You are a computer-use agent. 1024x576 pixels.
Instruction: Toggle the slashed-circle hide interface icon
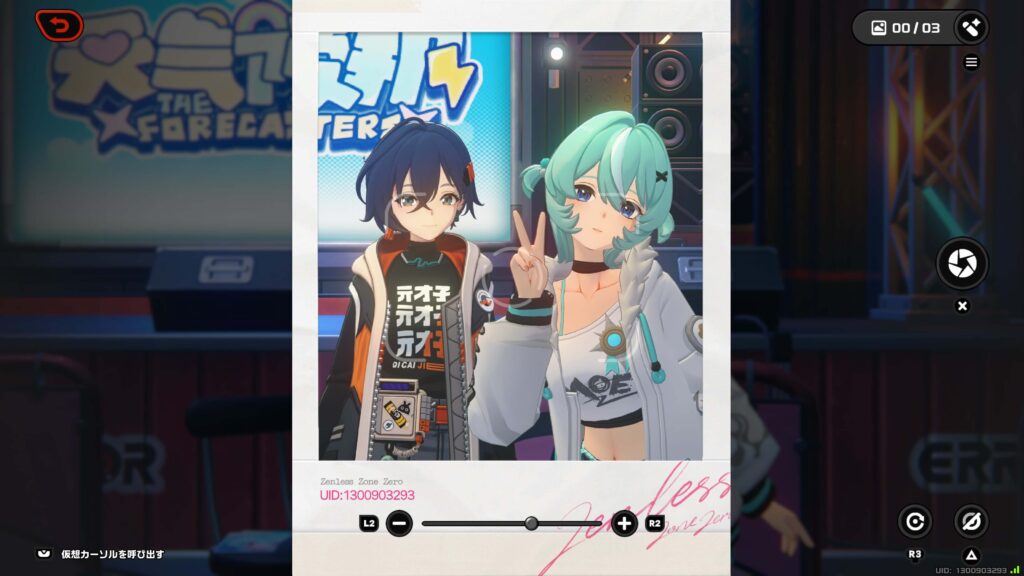click(970, 521)
